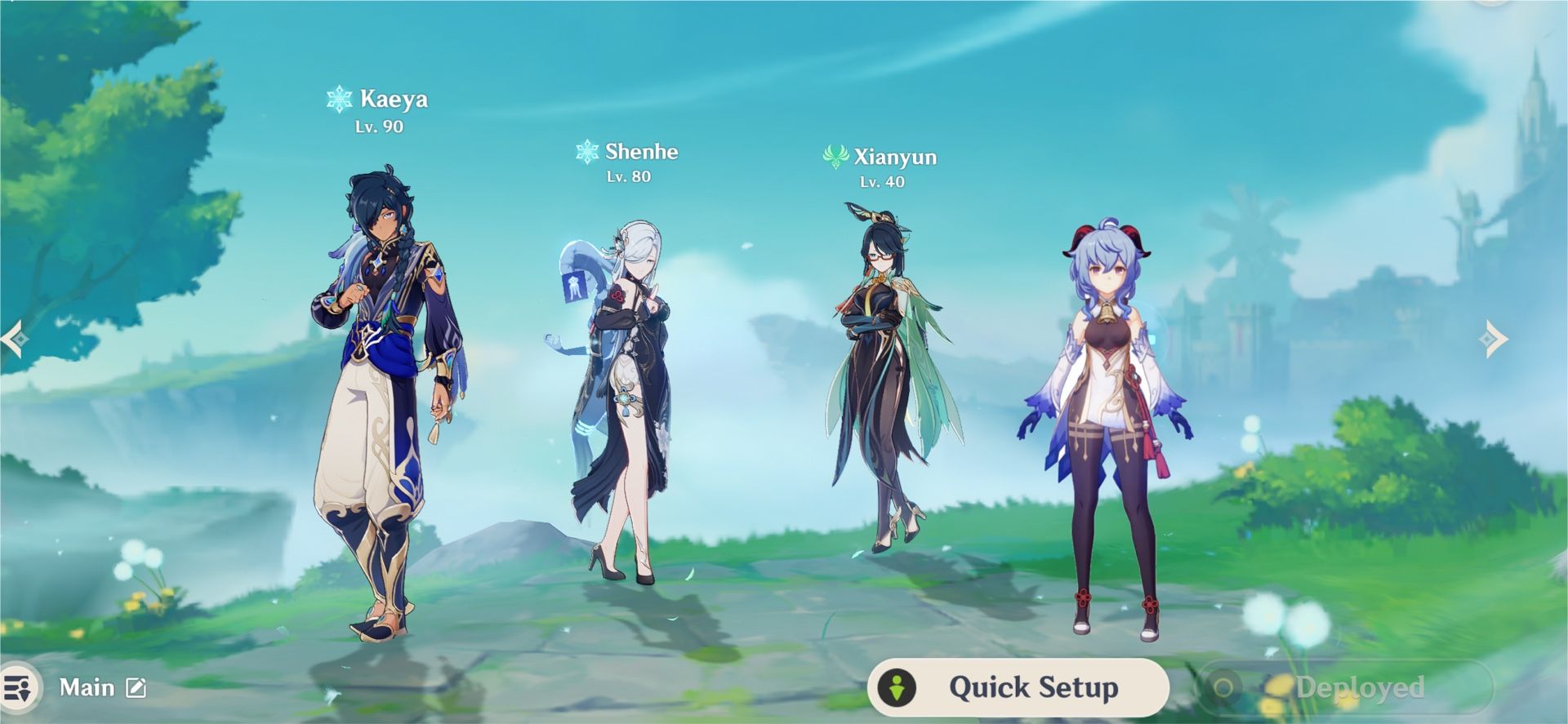Click the Lv. 80 label under Shenhe
The width and height of the screenshot is (1568, 724).
[629, 175]
